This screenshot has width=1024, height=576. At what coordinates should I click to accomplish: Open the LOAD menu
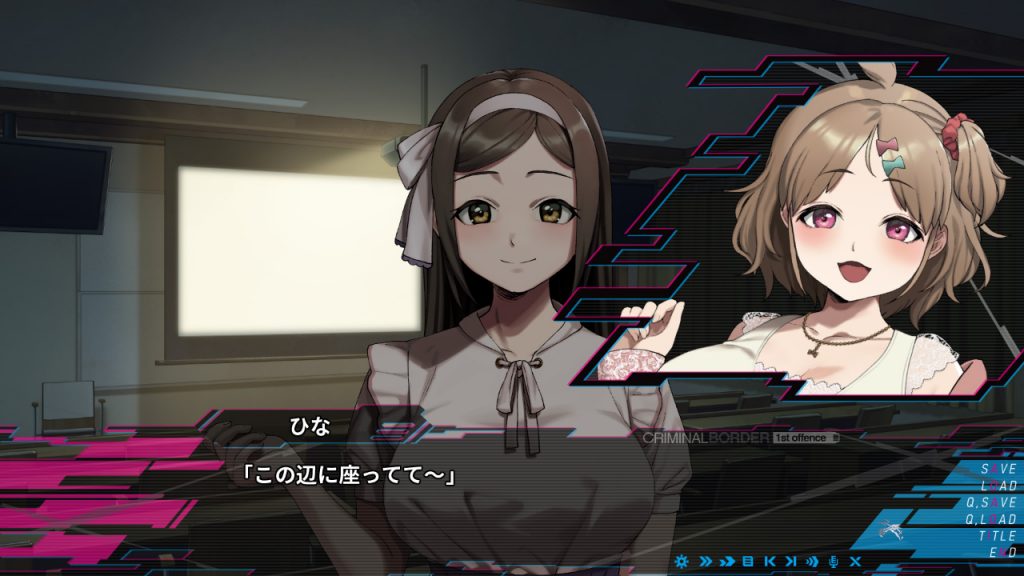click(x=997, y=485)
